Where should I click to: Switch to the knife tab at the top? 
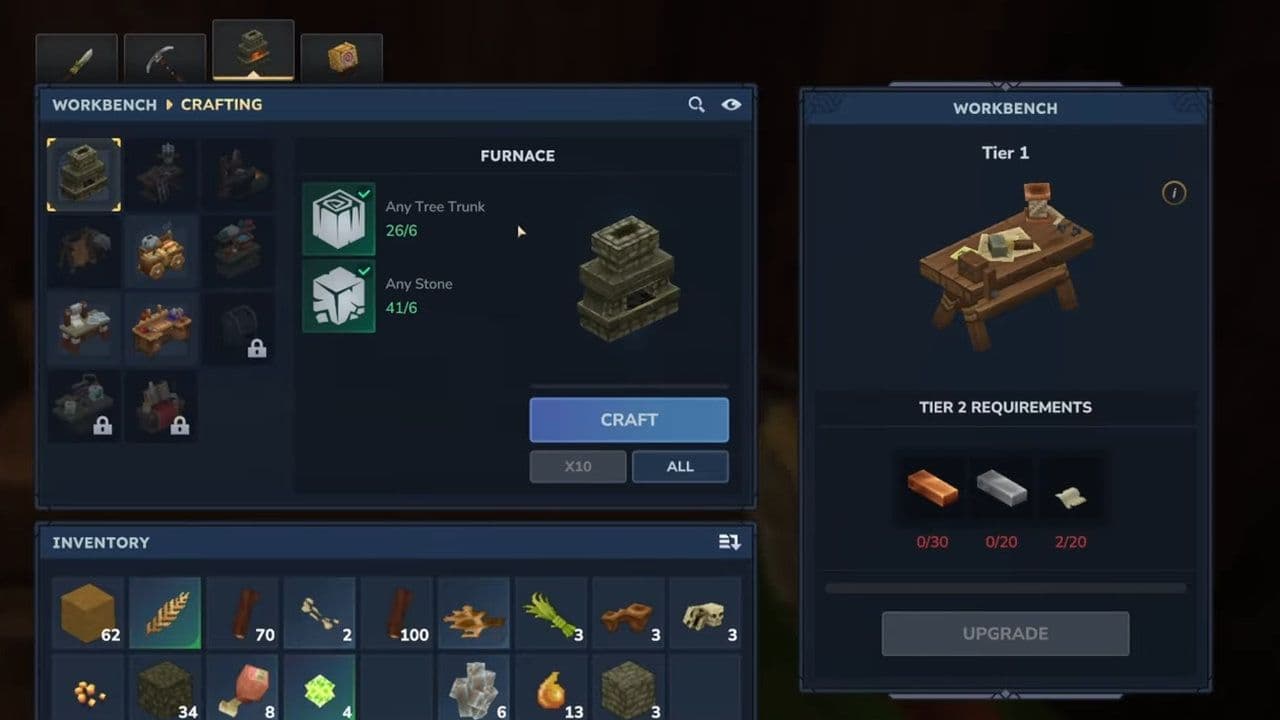click(x=76, y=55)
